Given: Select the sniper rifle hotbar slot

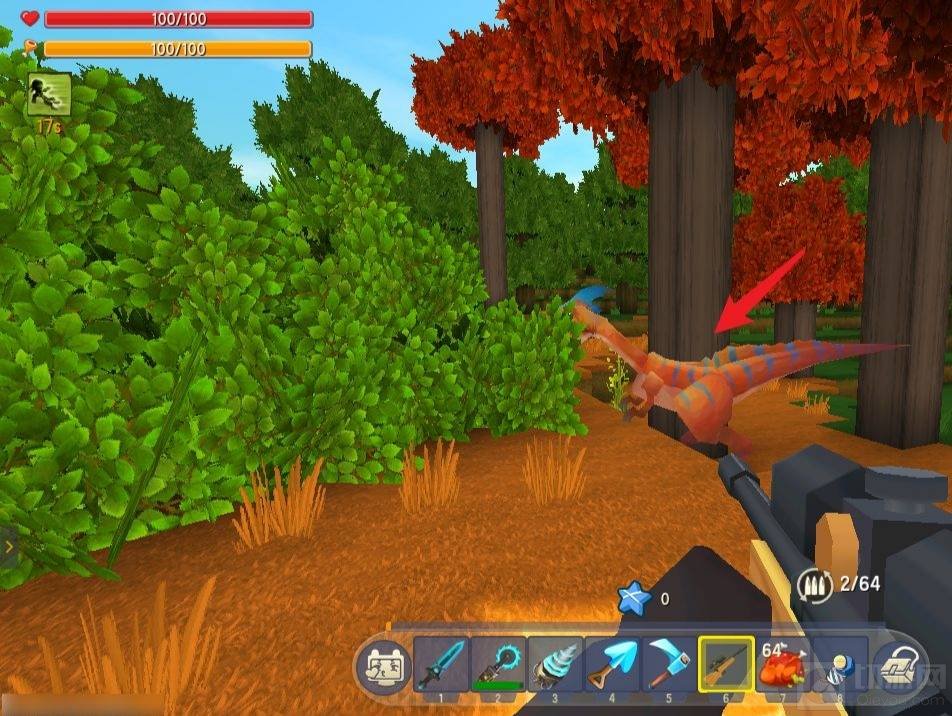Looking at the screenshot, I should coord(727,664).
